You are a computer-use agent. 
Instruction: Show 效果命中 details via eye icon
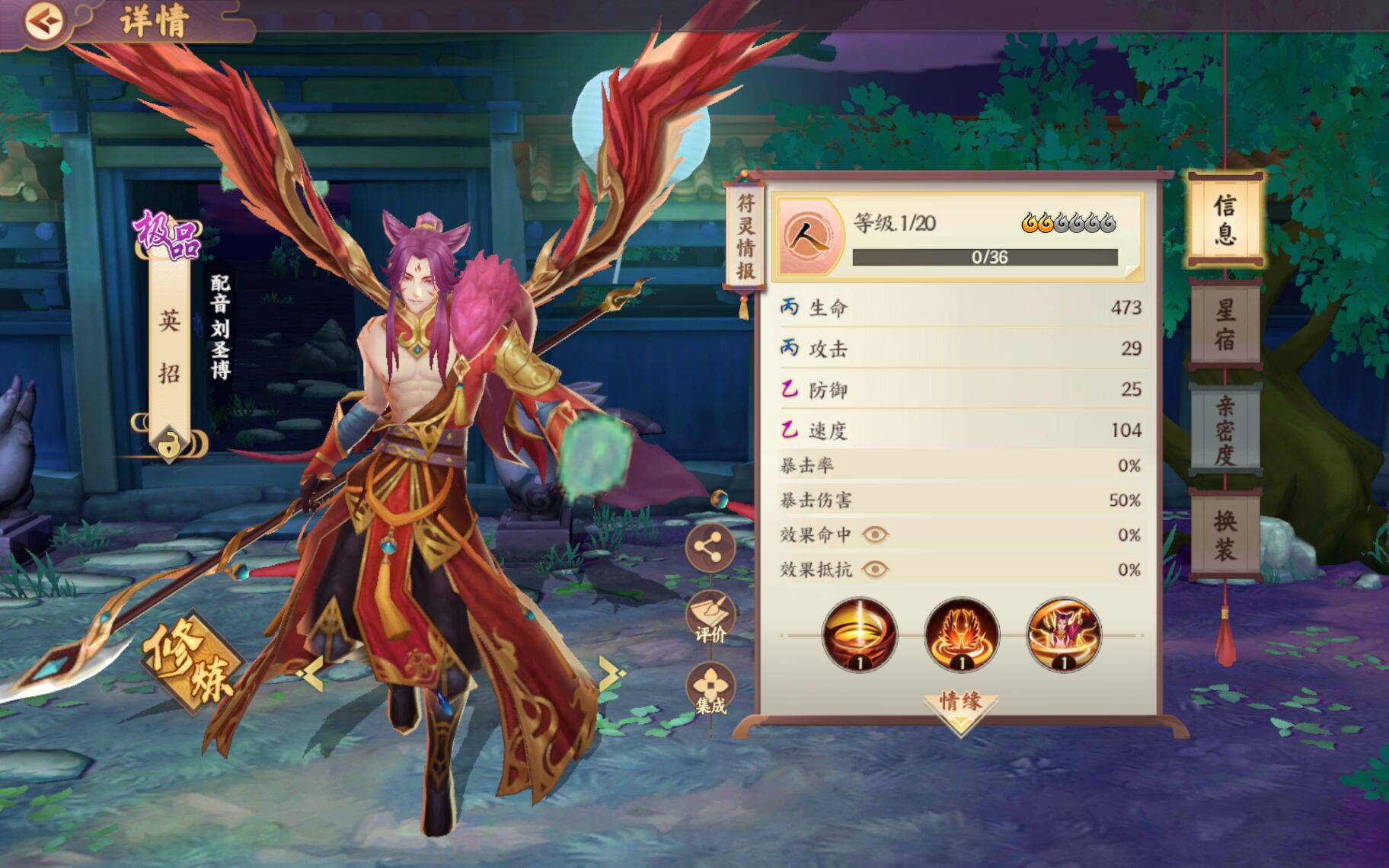point(875,535)
